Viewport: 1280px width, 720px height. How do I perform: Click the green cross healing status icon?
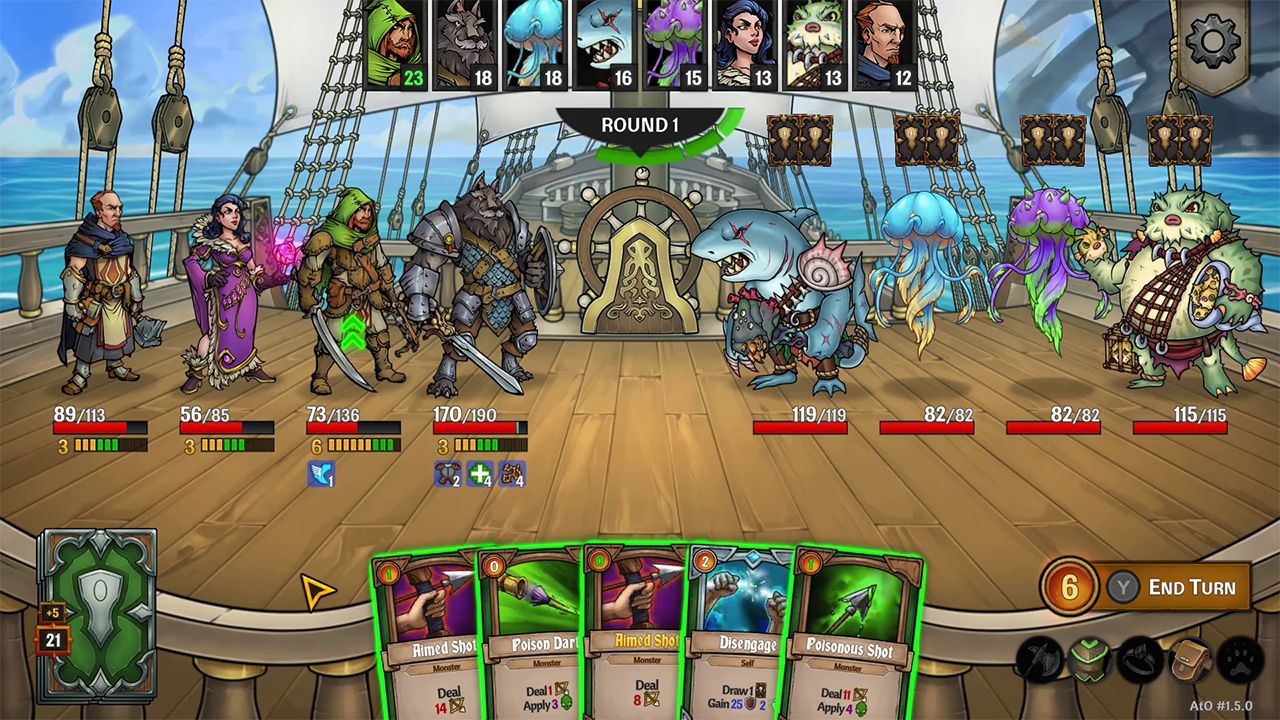click(478, 472)
